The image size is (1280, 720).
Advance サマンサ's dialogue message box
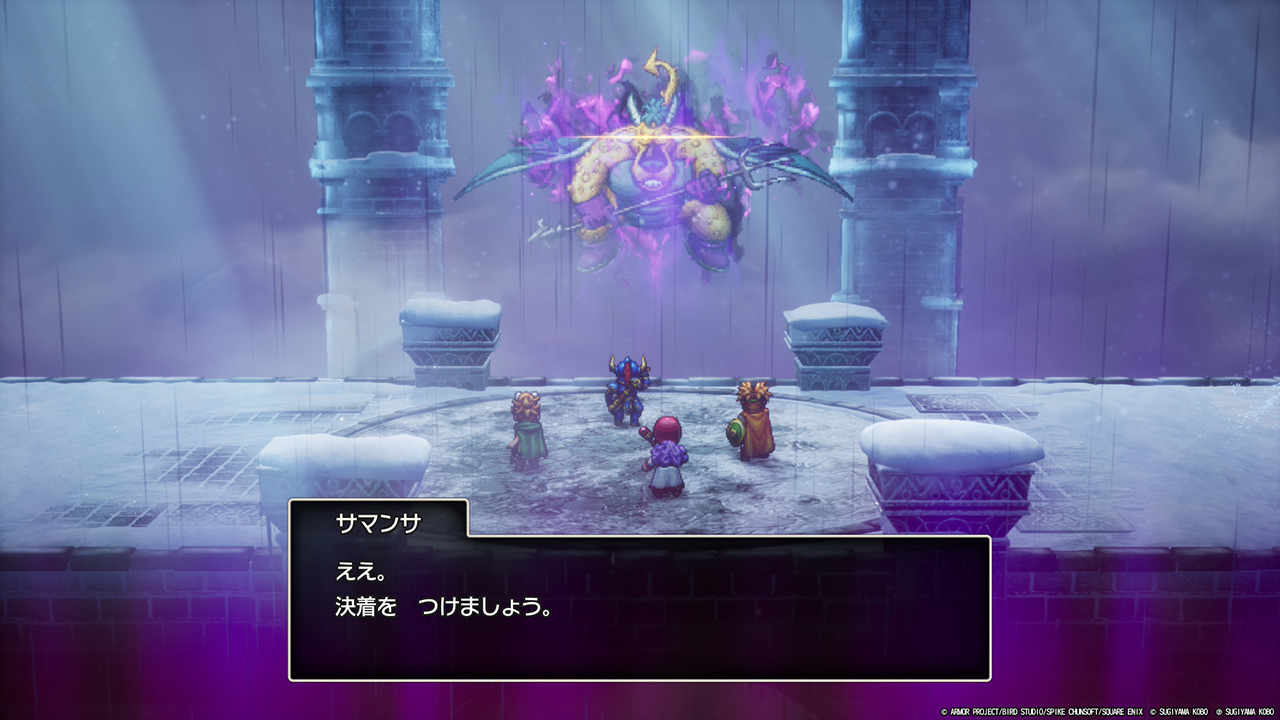[x=640, y=607]
